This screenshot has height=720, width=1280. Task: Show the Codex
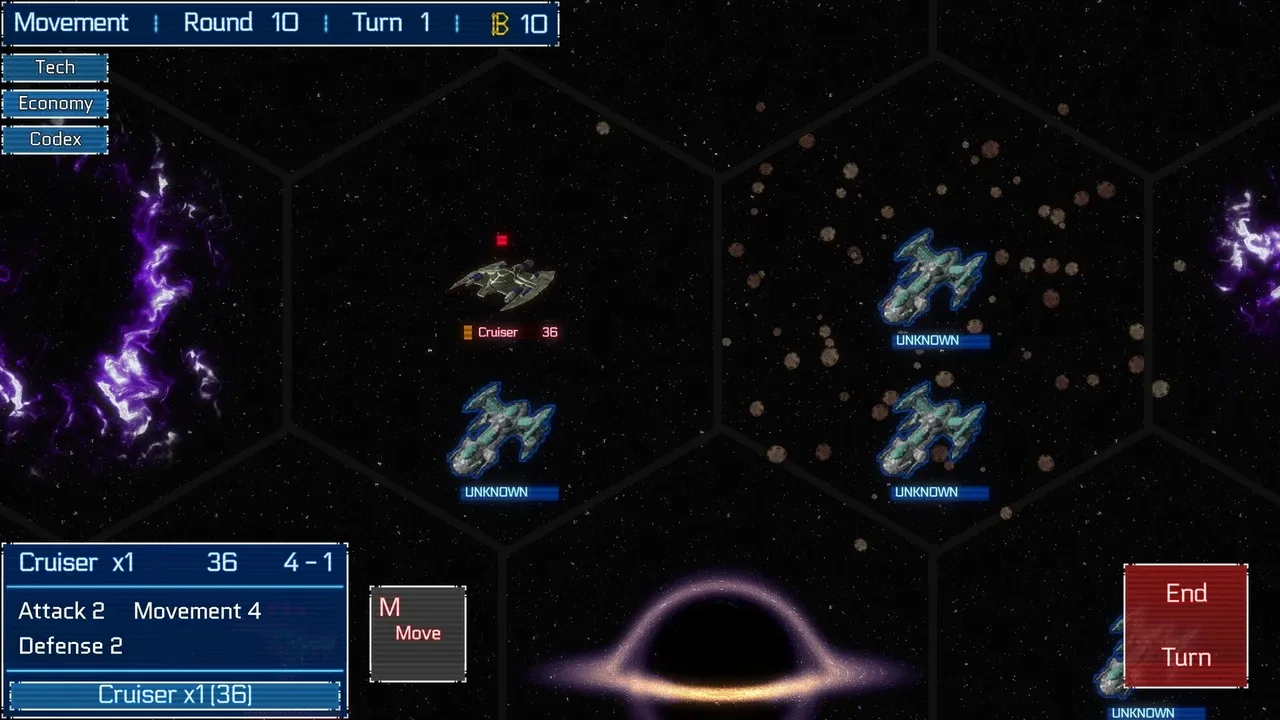[55, 139]
